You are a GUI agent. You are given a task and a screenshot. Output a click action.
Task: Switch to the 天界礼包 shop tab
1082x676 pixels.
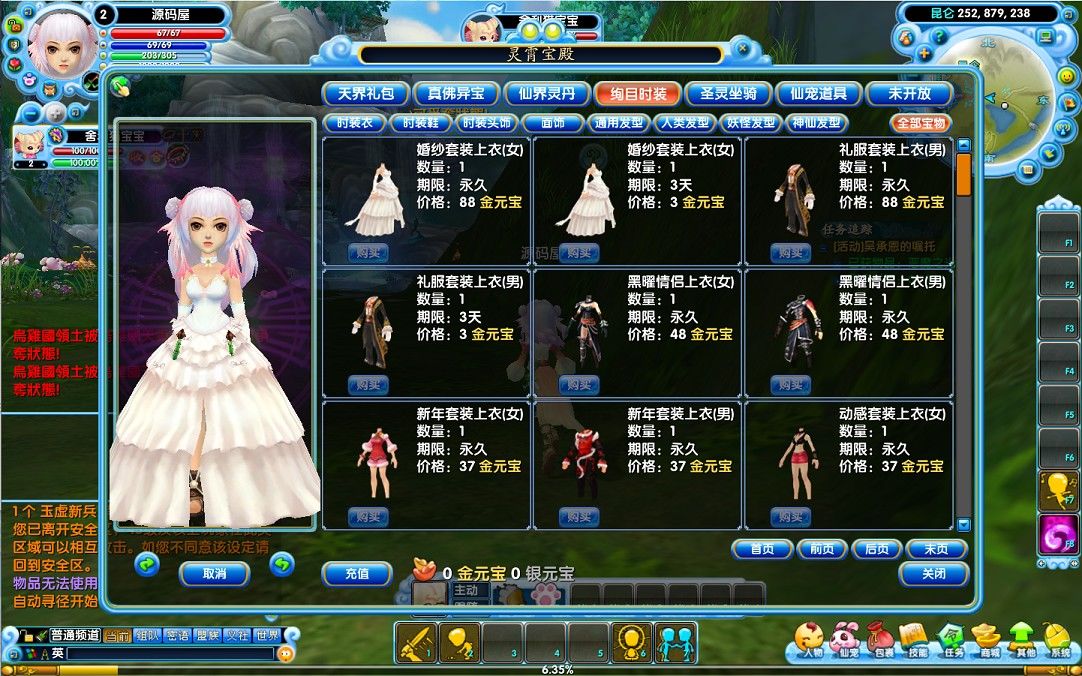(365, 94)
